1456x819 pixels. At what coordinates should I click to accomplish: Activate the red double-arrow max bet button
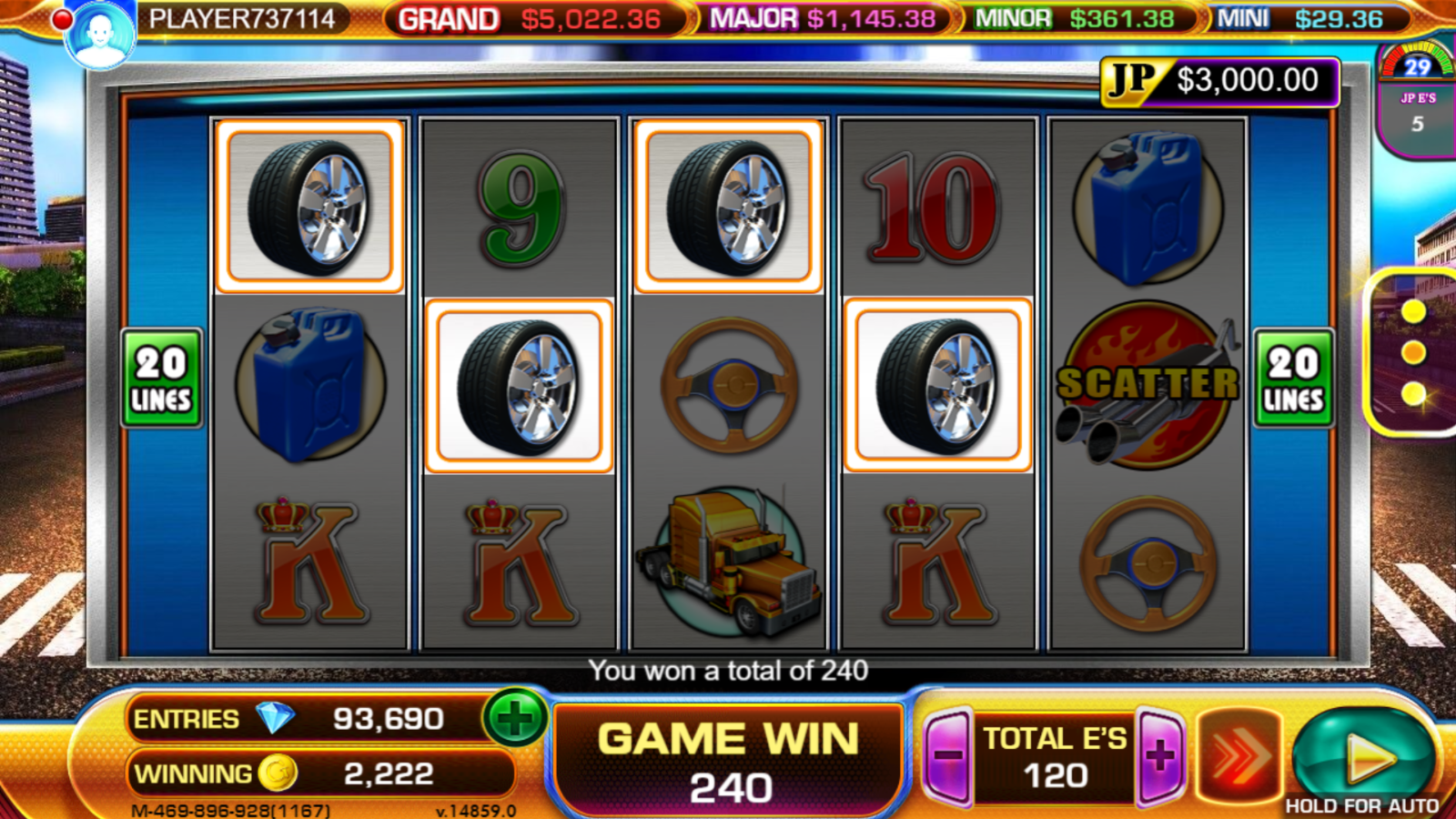click(1239, 755)
